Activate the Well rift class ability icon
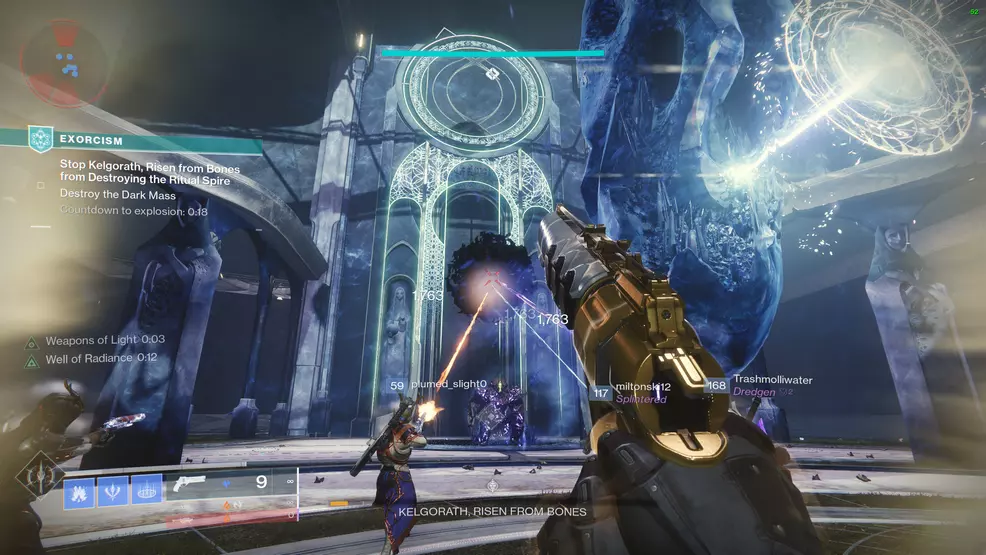This screenshot has height=555, width=986. pyautogui.click(x=146, y=490)
